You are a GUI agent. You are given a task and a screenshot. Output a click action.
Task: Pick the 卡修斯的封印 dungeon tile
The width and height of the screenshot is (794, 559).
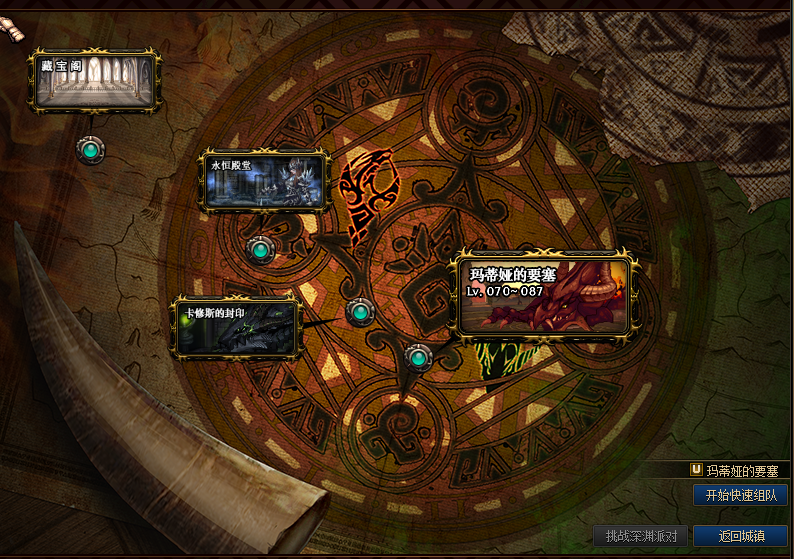[237, 326]
